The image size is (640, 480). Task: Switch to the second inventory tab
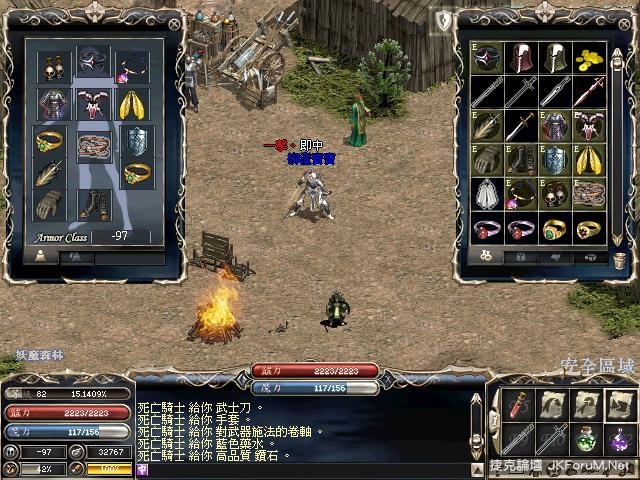tap(519, 257)
